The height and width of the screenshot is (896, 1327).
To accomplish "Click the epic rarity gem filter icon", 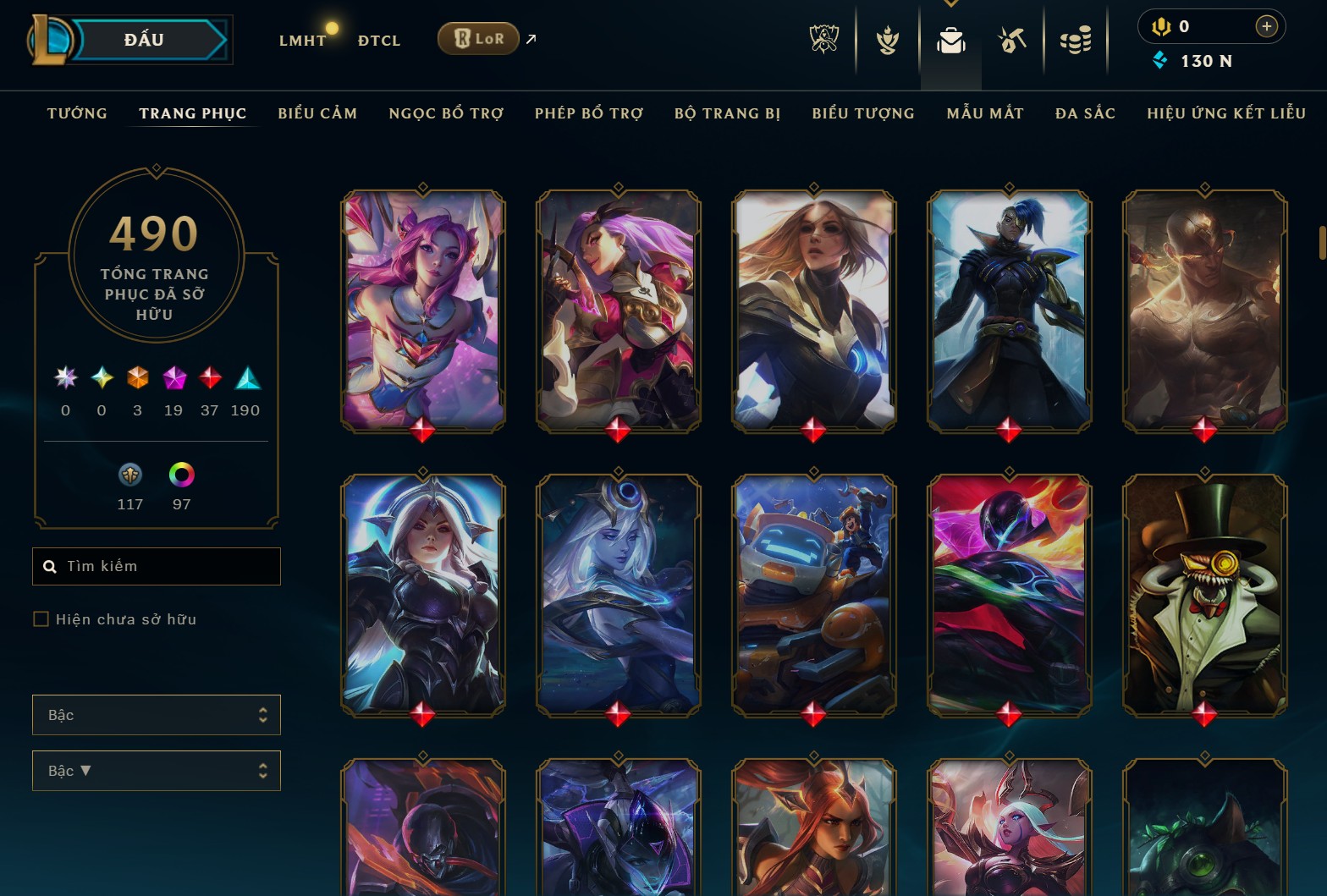I will click(173, 380).
